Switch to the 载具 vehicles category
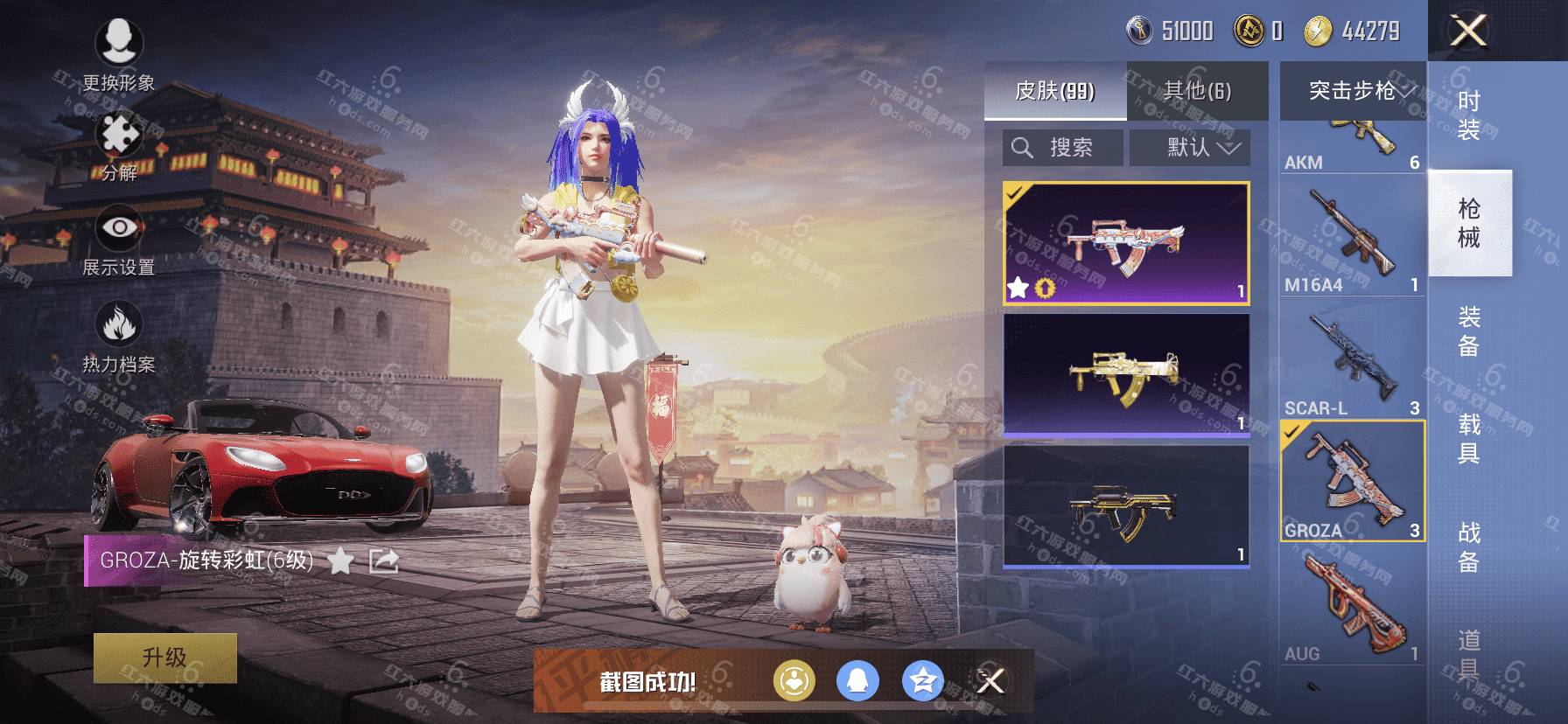Image resolution: width=1568 pixels, height=724 pixels. [x=1469, y=439]
